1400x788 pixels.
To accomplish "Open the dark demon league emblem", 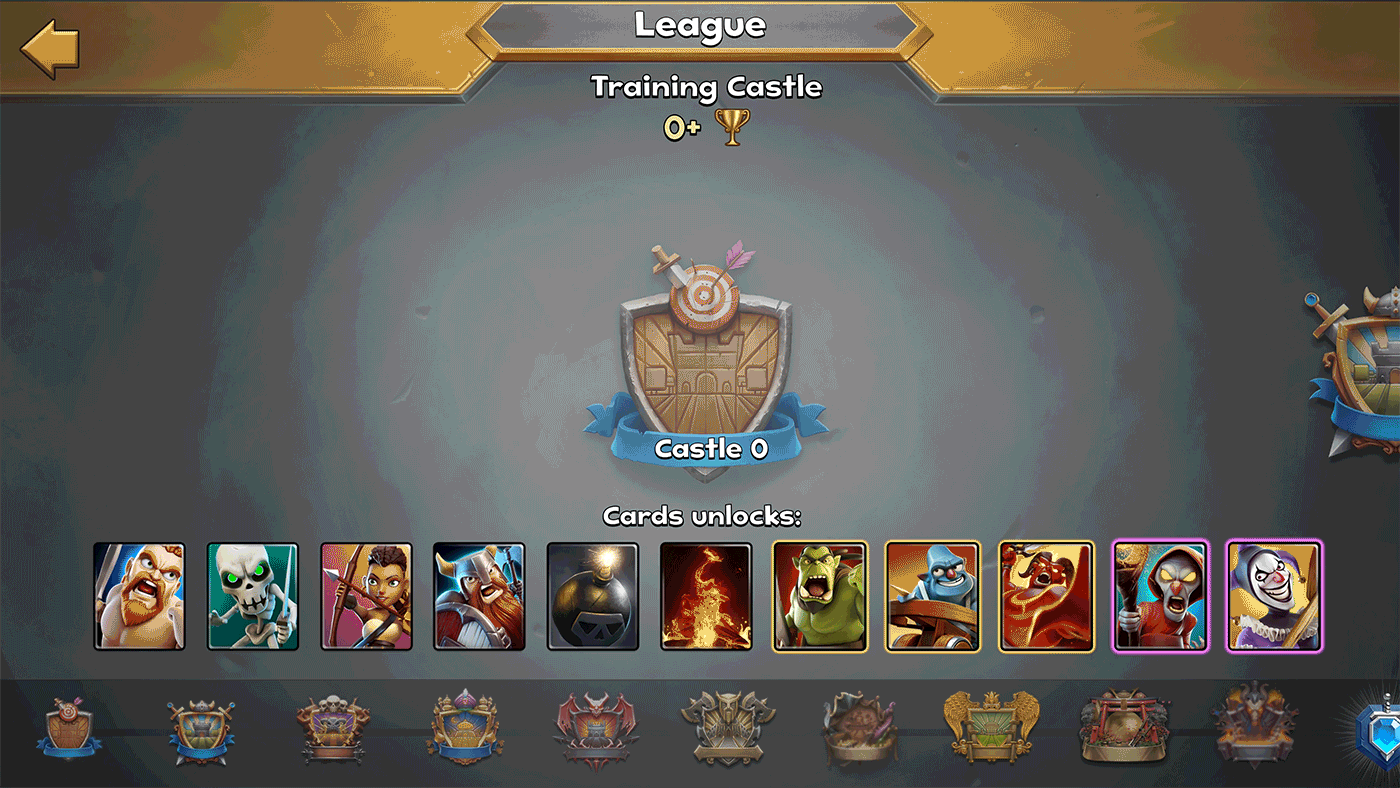I will tap(1256, 730).
